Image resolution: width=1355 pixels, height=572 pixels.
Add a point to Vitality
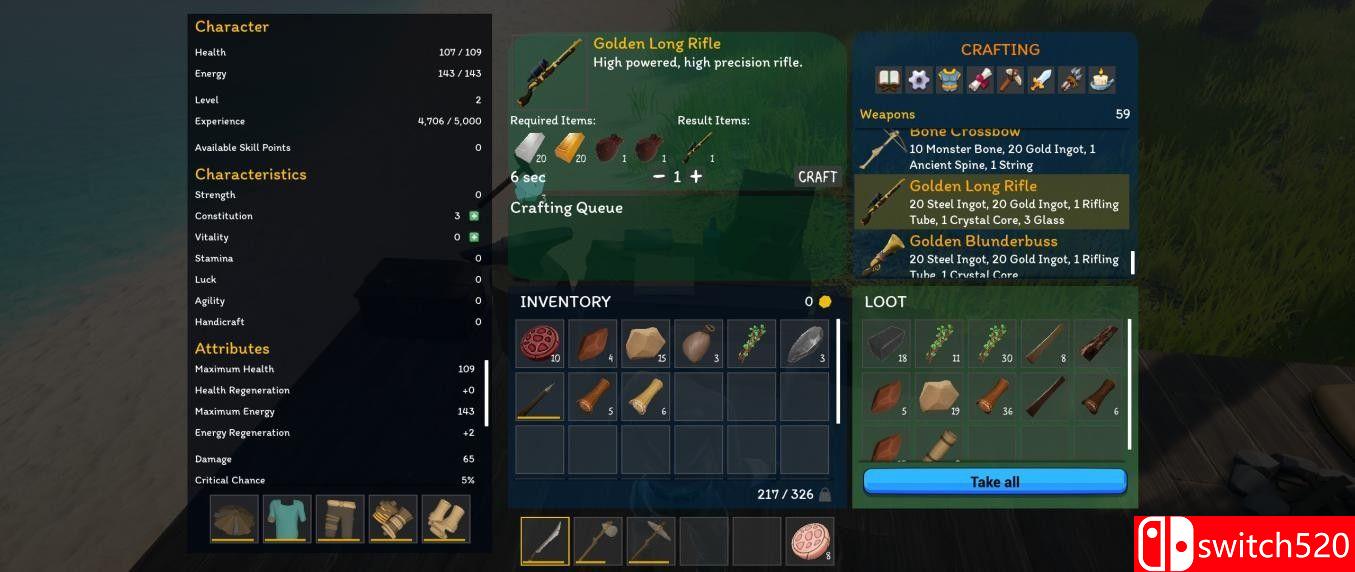(x=474, y=237)
